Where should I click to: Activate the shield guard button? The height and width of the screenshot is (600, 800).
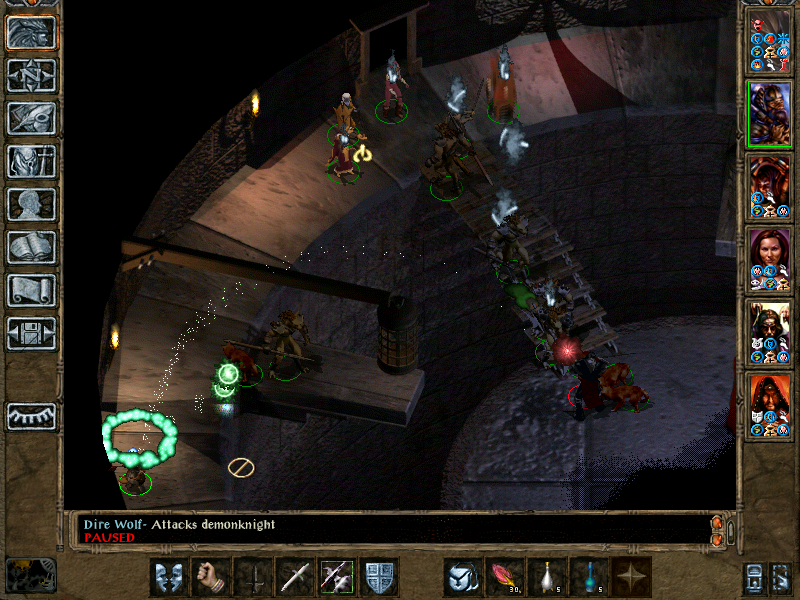pyautogui.click(x=379, y=577)
